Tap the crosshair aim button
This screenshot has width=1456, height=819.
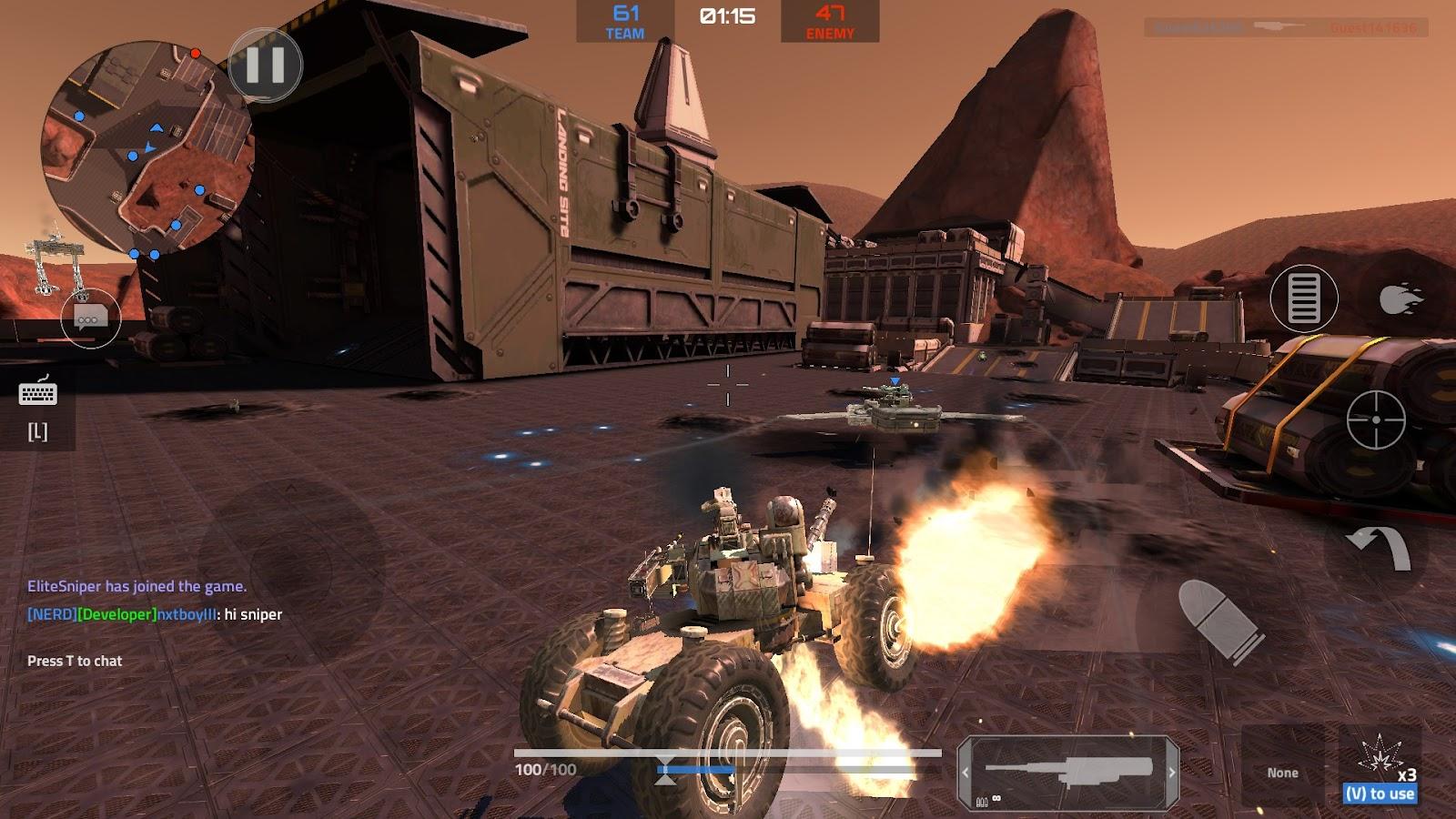[1376, 420]
